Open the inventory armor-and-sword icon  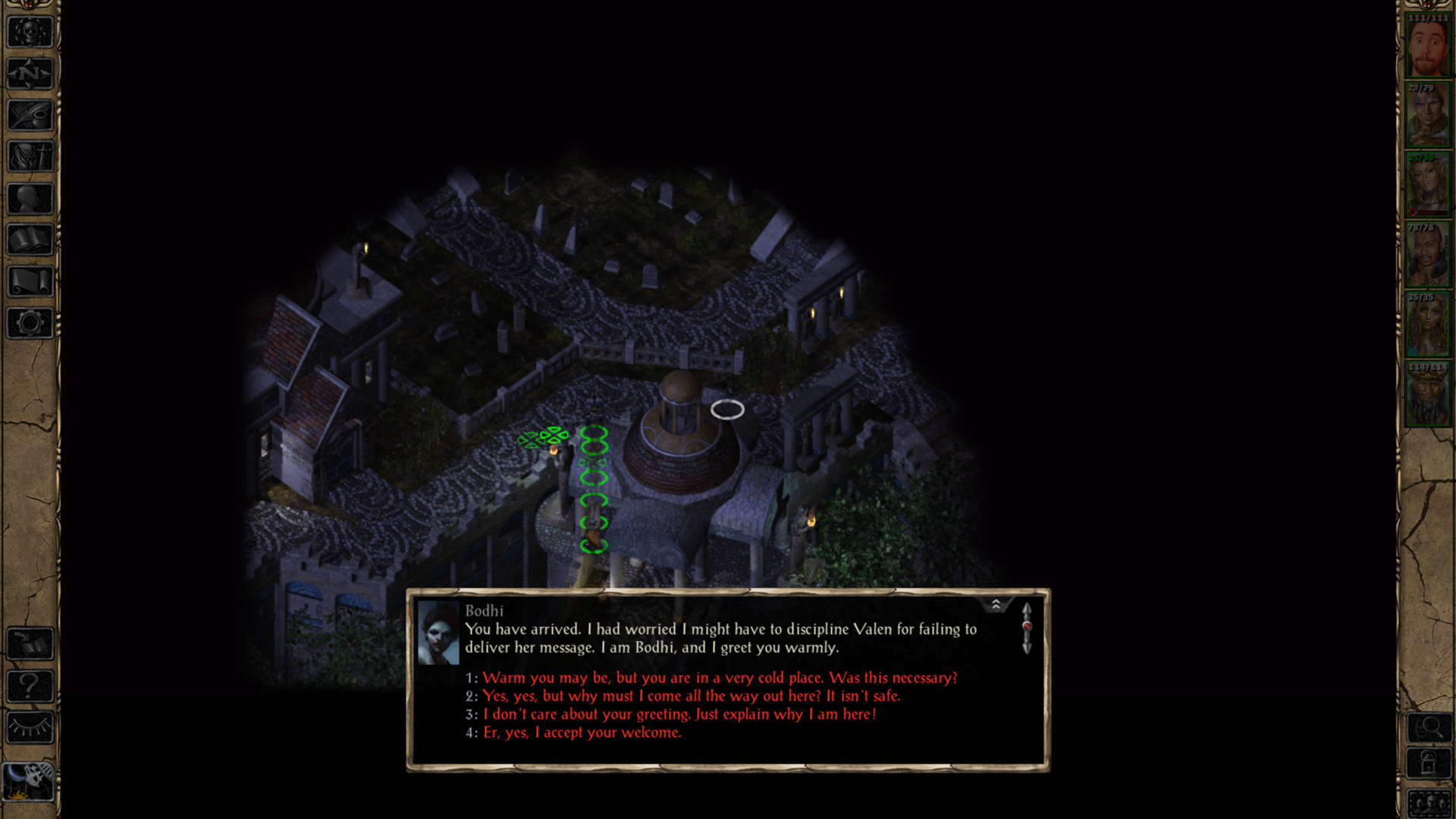coord(30,158)
